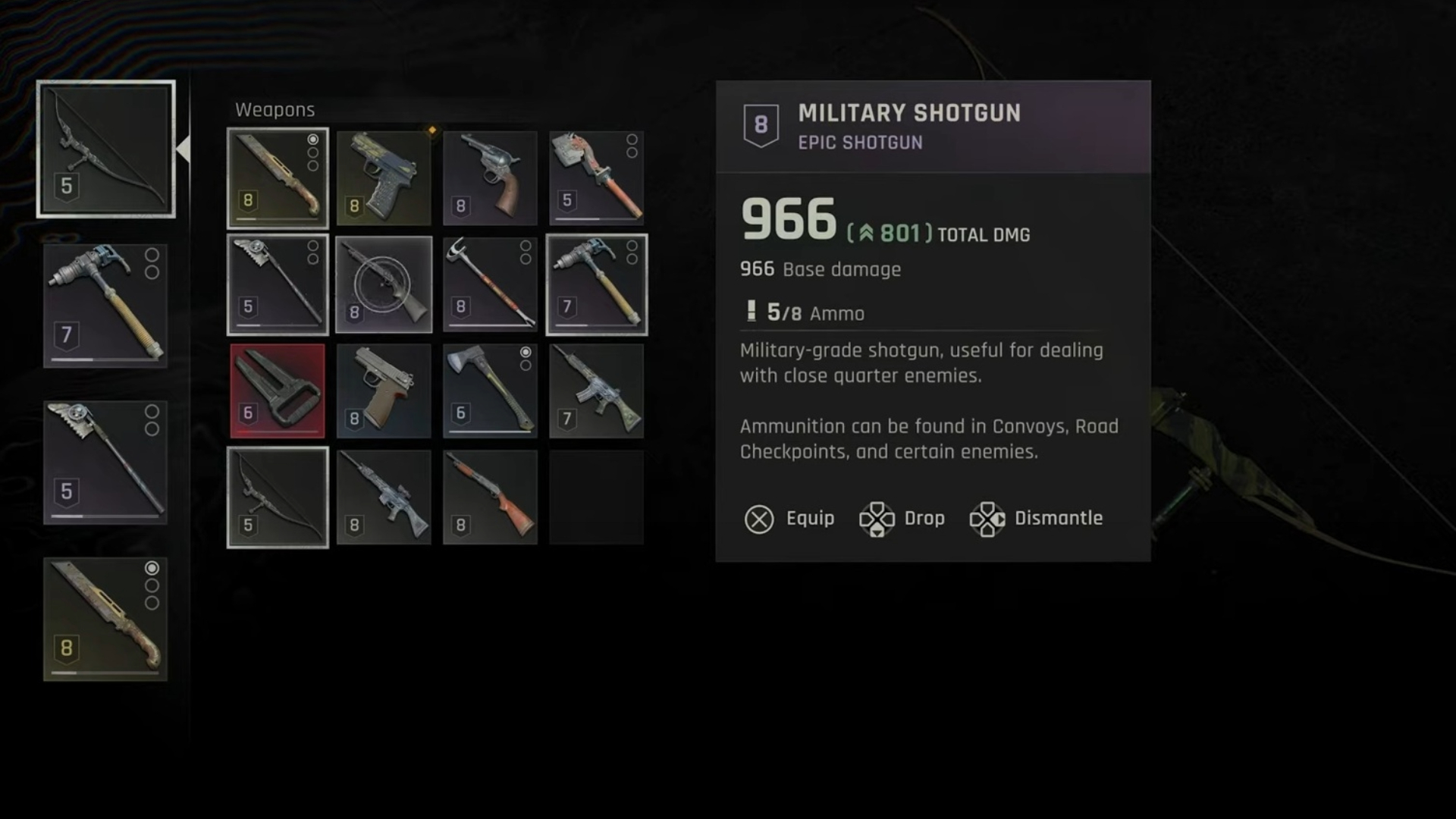
Task: Pick the camo submachine gun, level 7
Action: click(596, 391)
